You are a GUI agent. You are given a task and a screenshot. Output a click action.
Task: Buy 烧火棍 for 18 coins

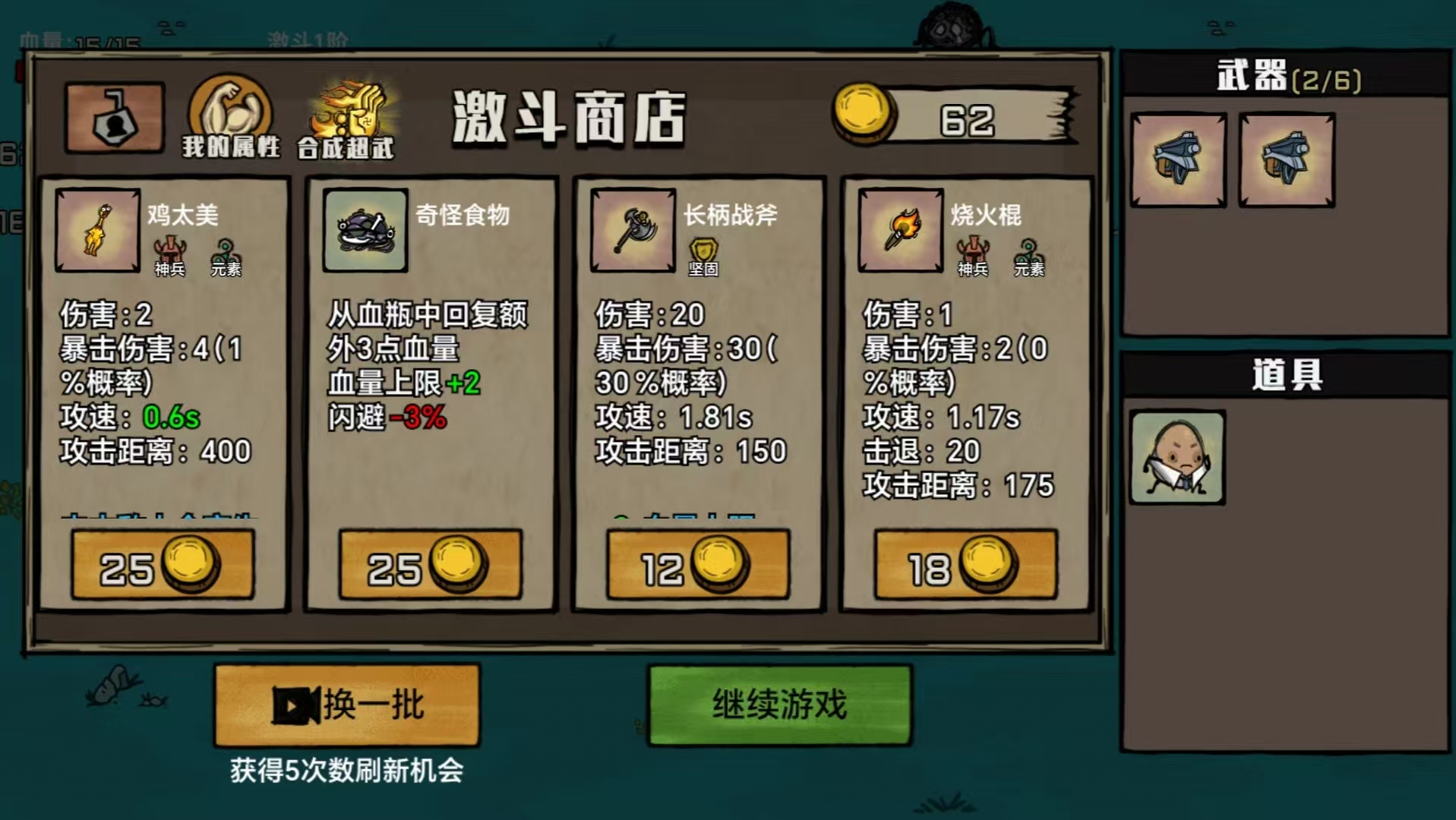965,563
